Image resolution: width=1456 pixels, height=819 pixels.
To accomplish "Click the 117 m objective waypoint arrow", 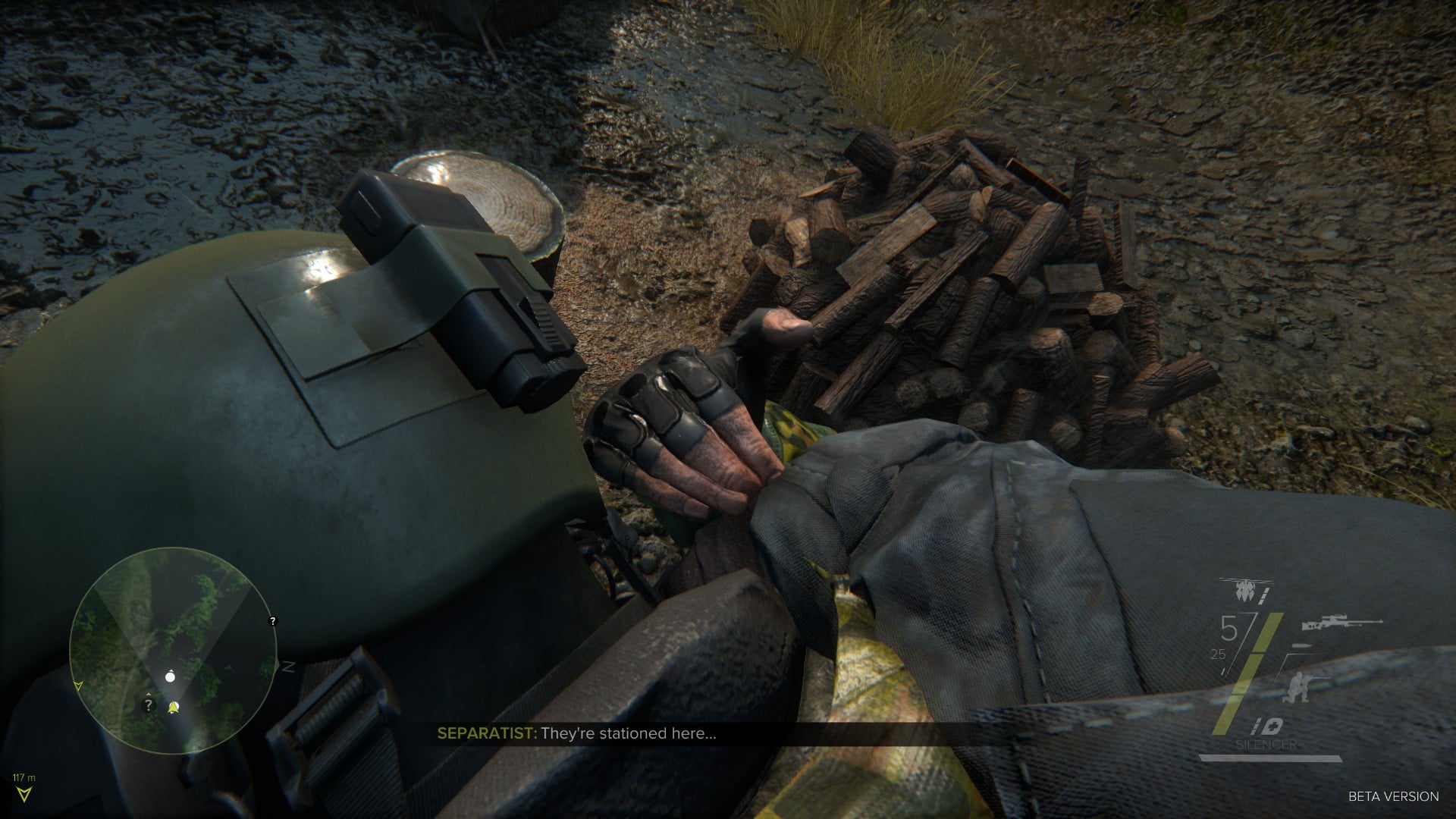I will [x=25, y=793].
